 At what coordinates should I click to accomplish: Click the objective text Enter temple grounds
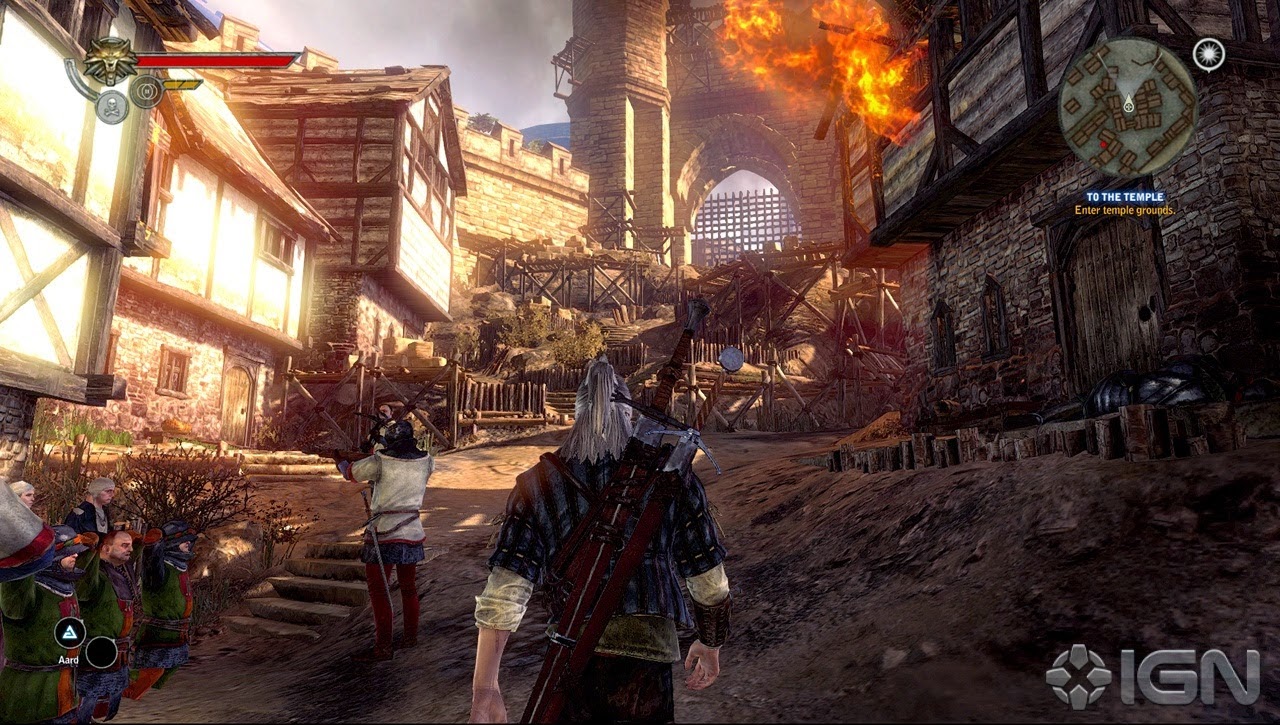(1126, 210)
